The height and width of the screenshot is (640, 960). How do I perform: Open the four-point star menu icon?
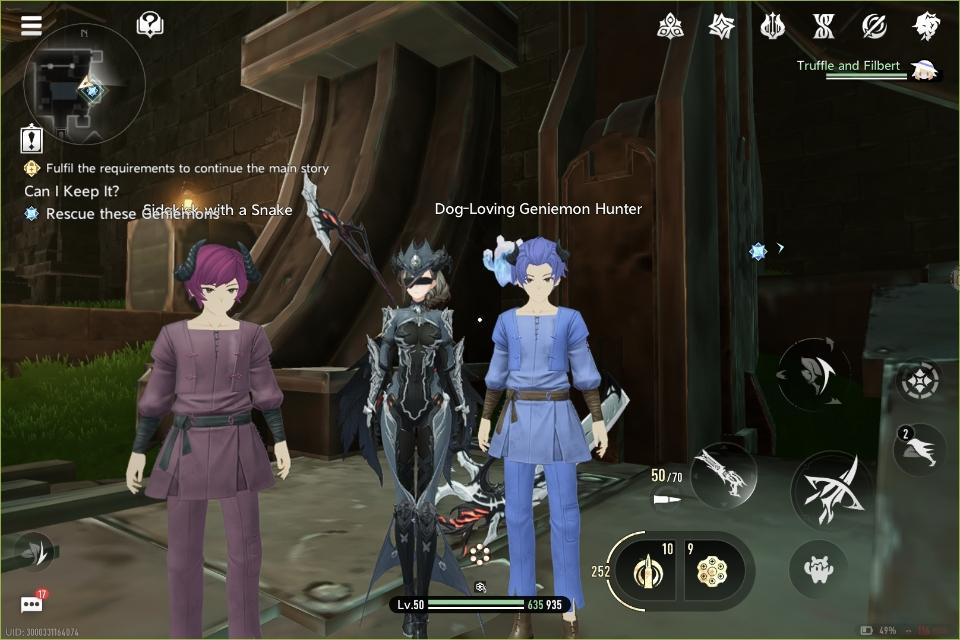click(721, 27)
